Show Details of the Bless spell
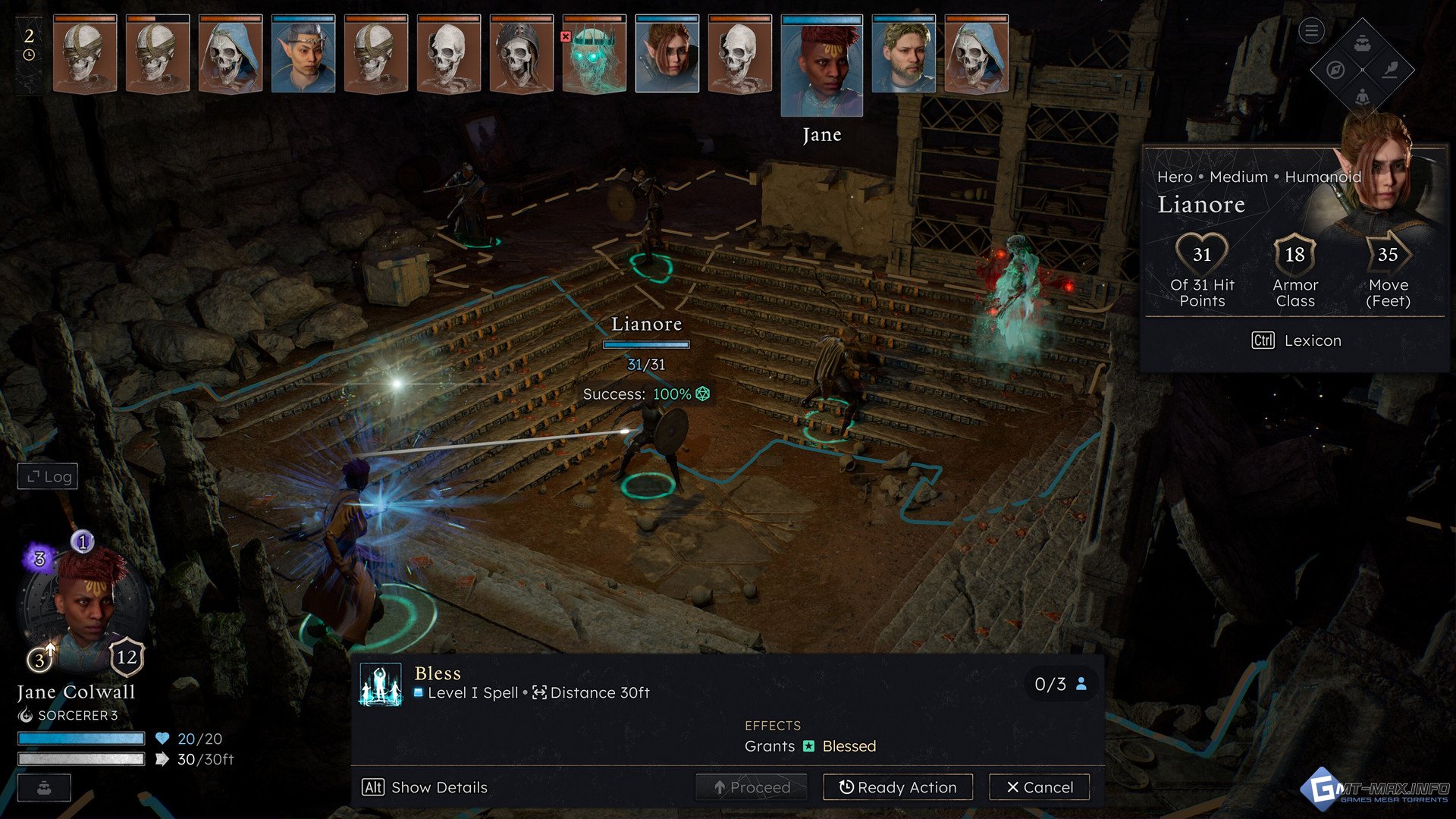 [425, 787]
